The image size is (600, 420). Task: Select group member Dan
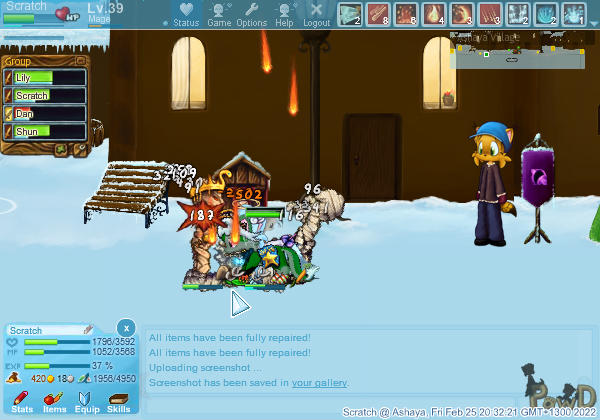pos(46,114)
